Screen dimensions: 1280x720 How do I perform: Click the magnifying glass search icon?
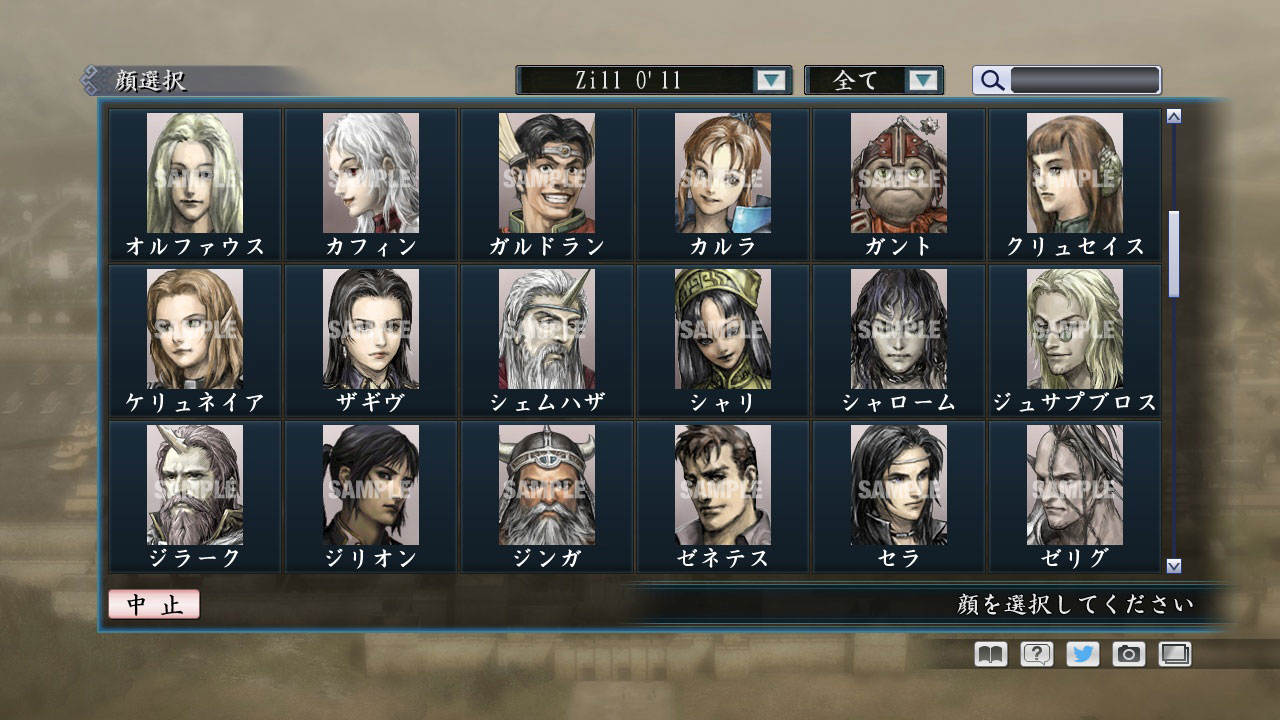[991, 81]
